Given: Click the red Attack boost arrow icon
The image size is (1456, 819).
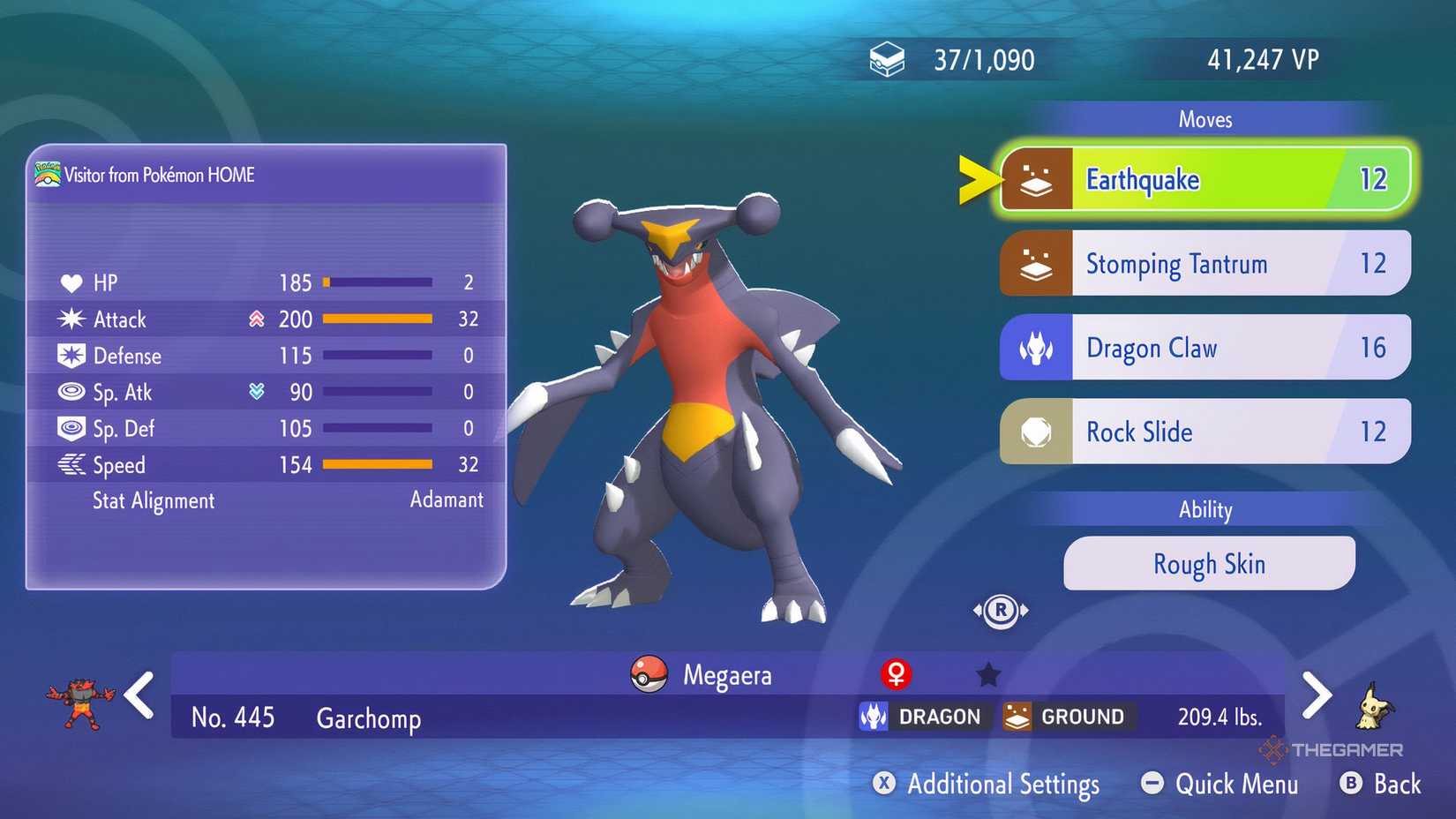Looking at the screenshot, I should pyautogui.click(x=256, y=319).
